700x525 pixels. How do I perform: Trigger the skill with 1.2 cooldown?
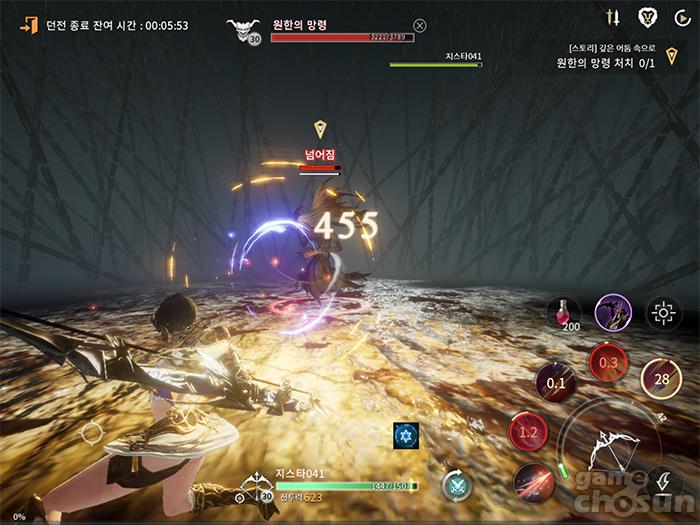pos(529,433)
